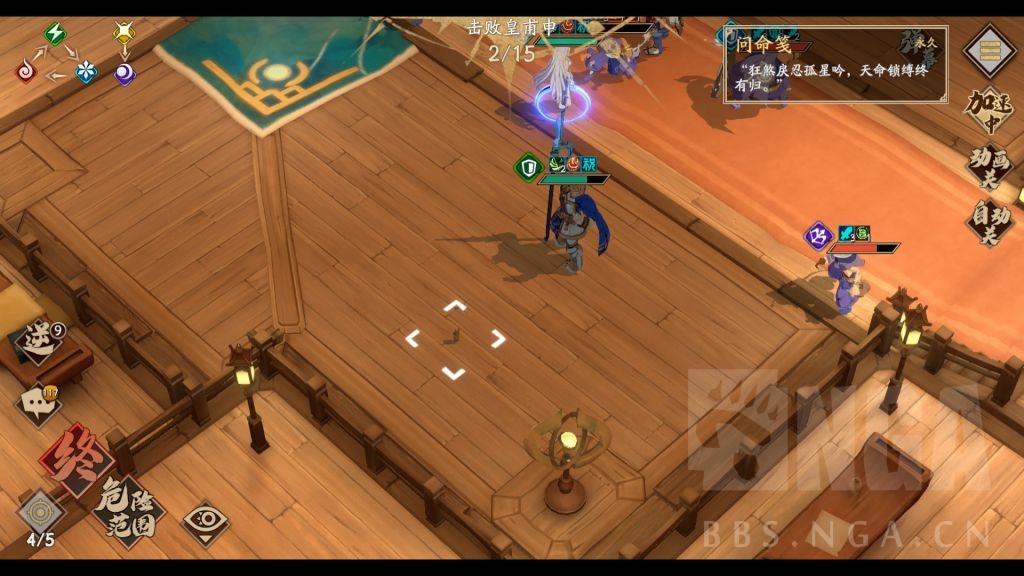This screenshot has height=576, width=1024.
Task: Toggle the 自动关 auto-battle button
Action: (x=988, y=221)
